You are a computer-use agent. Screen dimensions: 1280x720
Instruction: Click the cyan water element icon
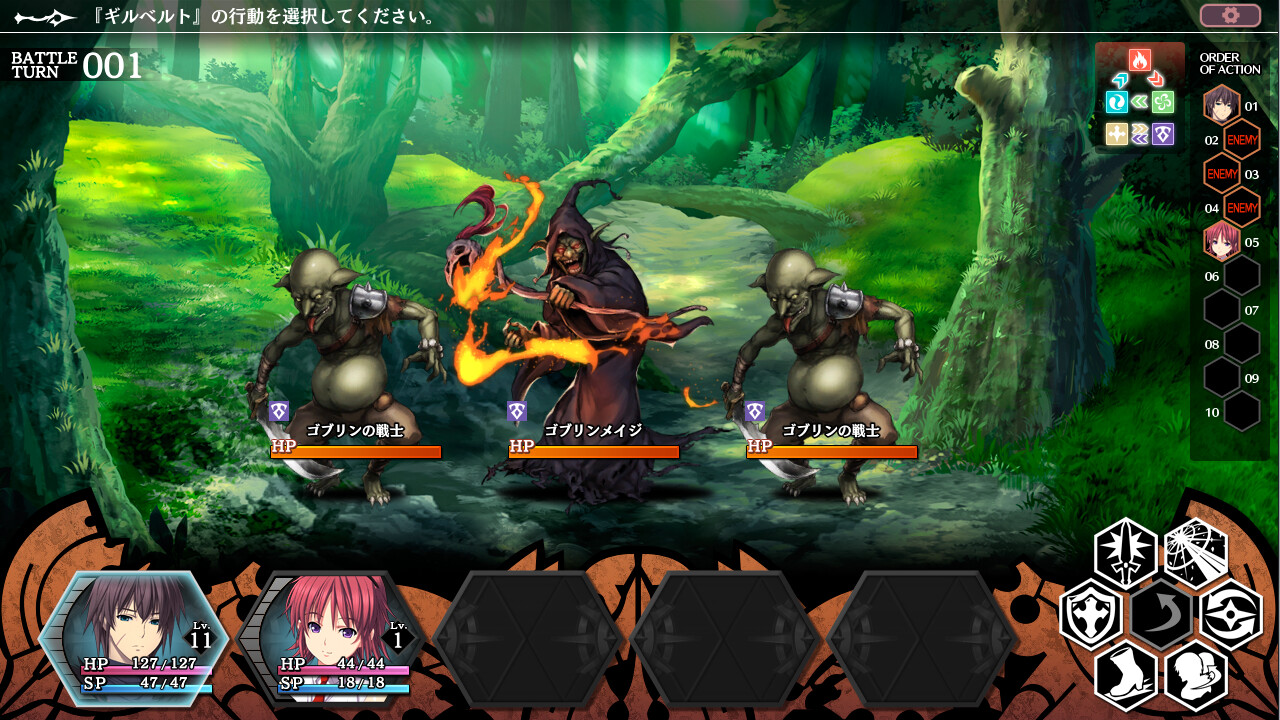tap(1117, 102)
